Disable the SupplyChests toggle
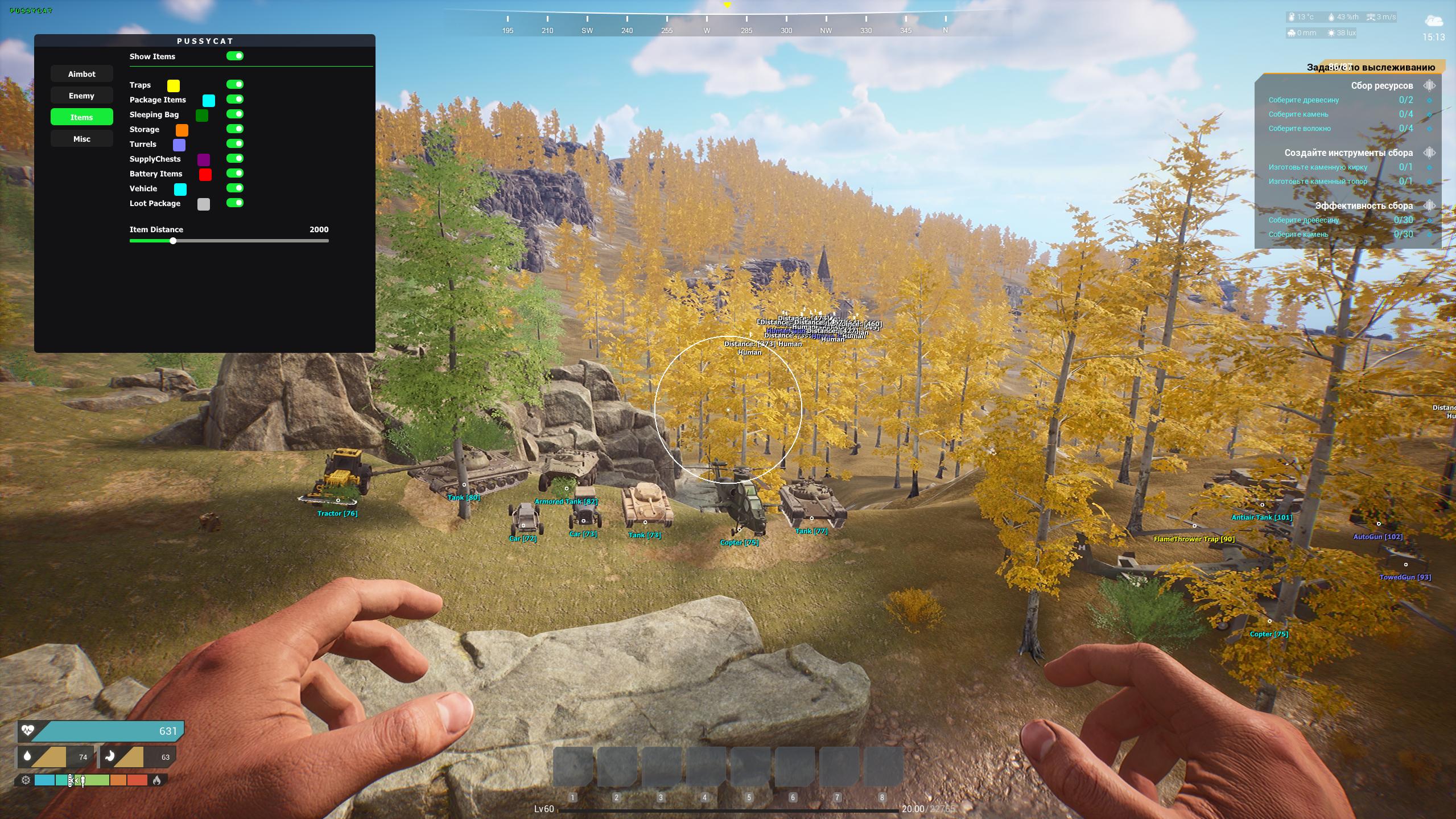This screenshot has width=1456, height=819. tap(235, 158)
